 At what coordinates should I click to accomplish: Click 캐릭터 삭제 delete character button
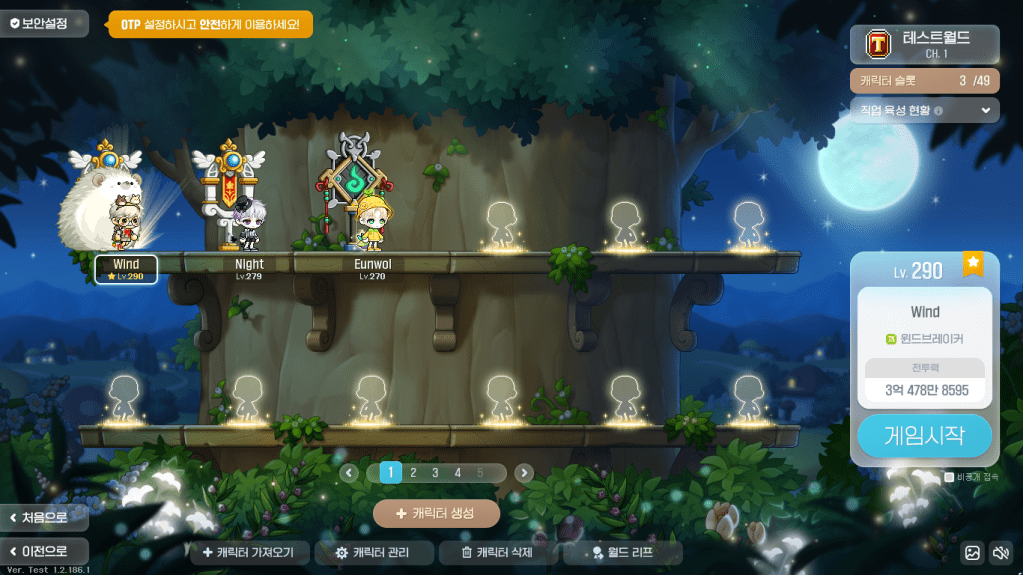tap(497, 552)
